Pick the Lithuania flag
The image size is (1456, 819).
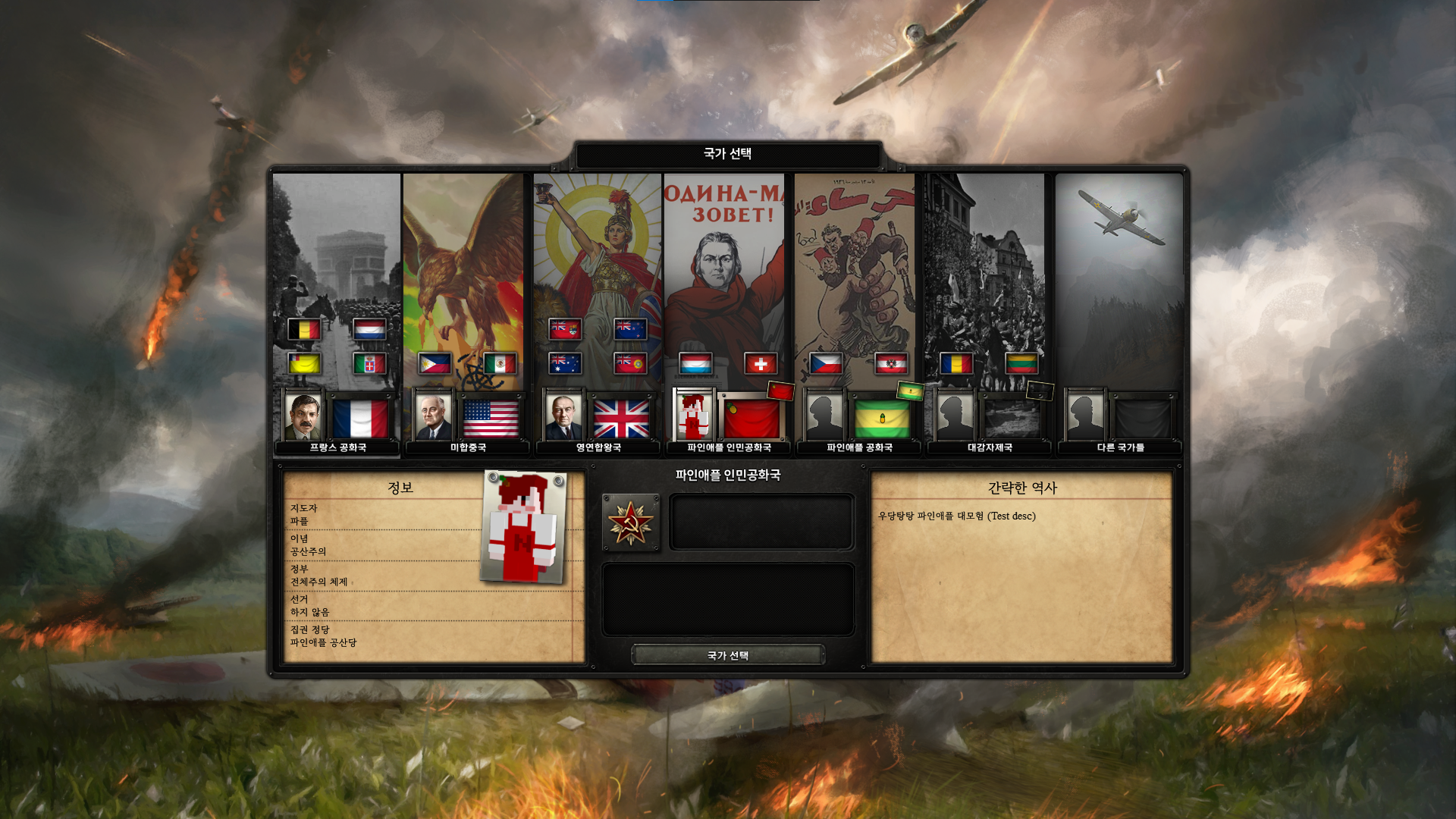coord(1021,364)
